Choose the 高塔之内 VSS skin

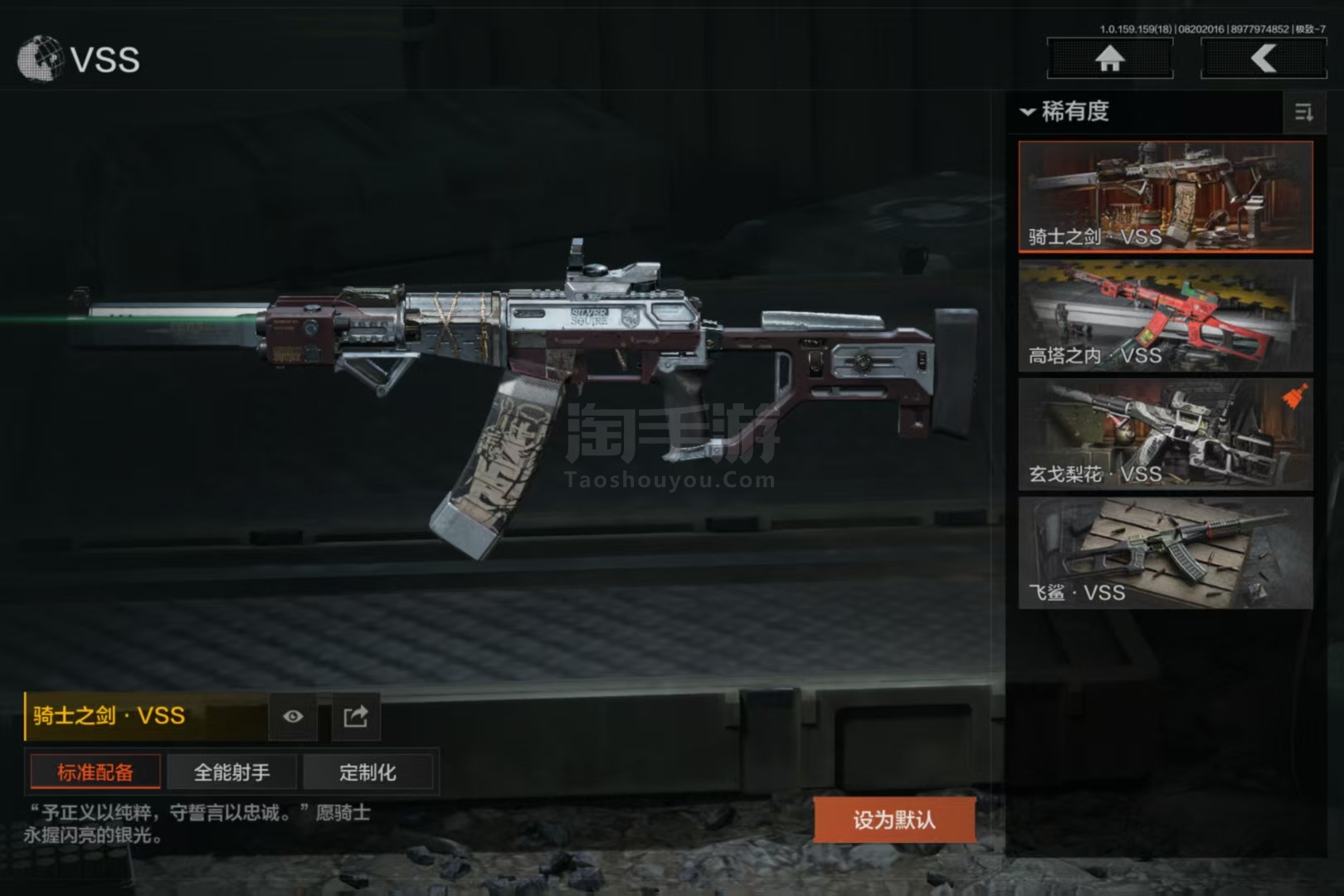[1165, 315]
